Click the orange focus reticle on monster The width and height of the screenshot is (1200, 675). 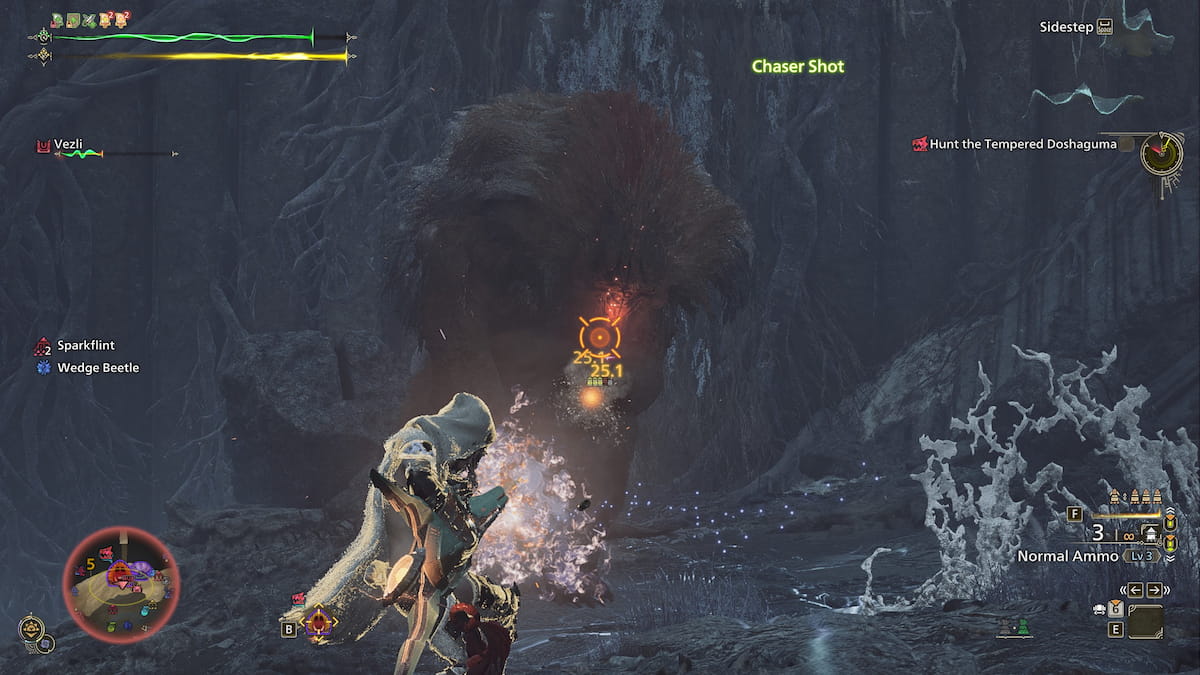click(599, 337)
